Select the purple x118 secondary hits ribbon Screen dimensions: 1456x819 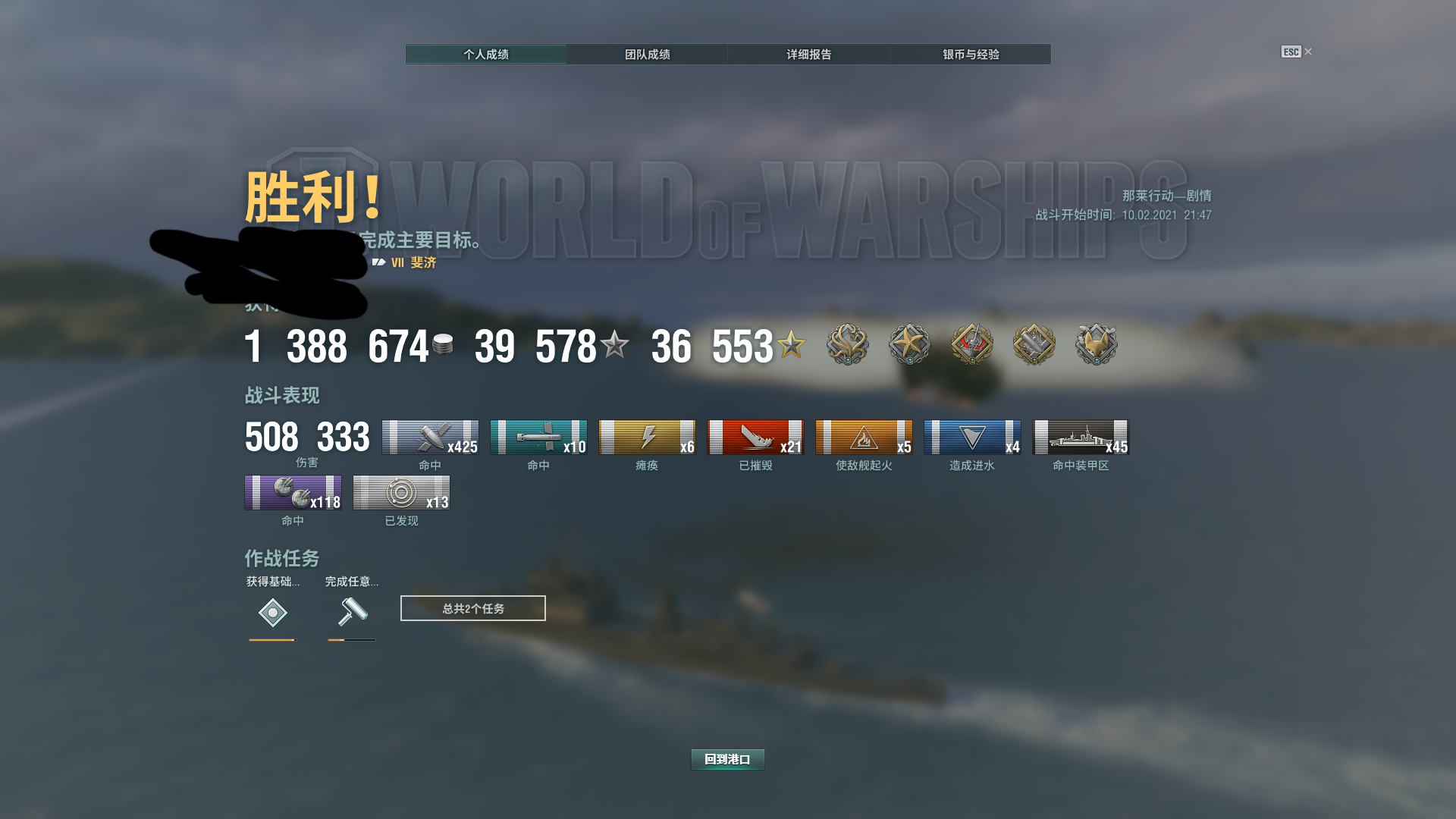(x=293, y=493)
